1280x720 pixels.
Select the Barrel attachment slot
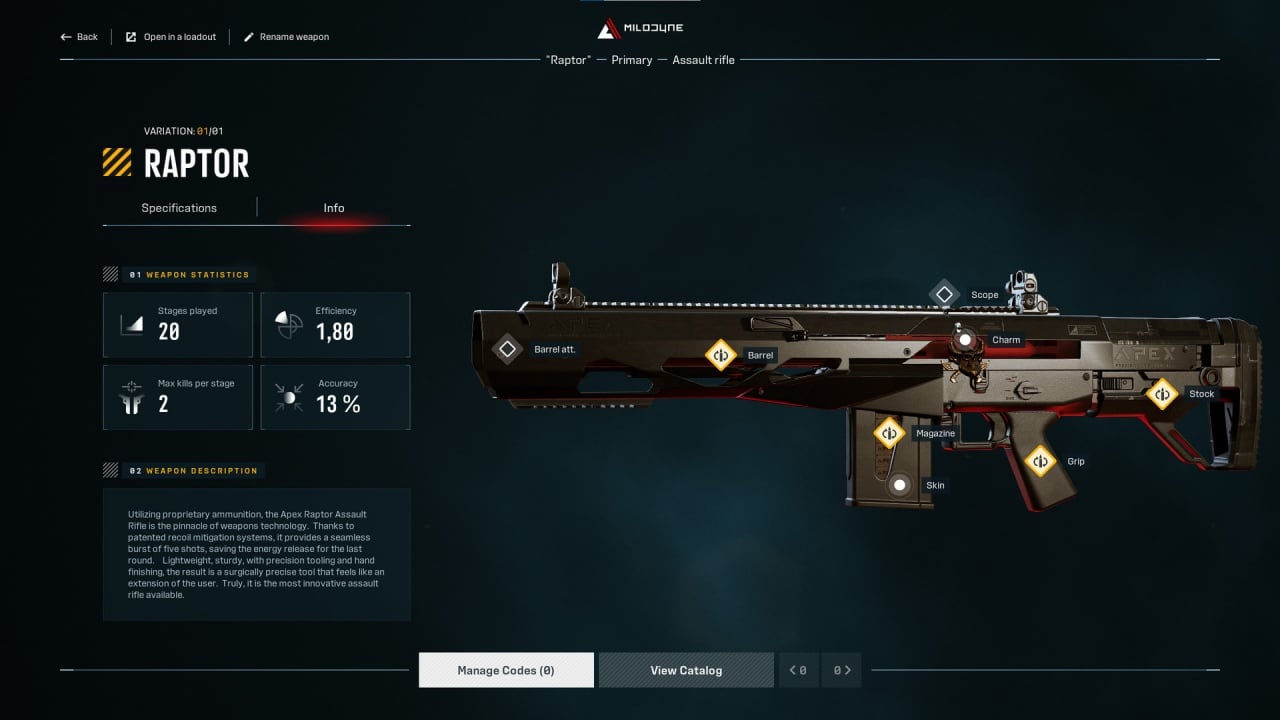coord(507,349)
